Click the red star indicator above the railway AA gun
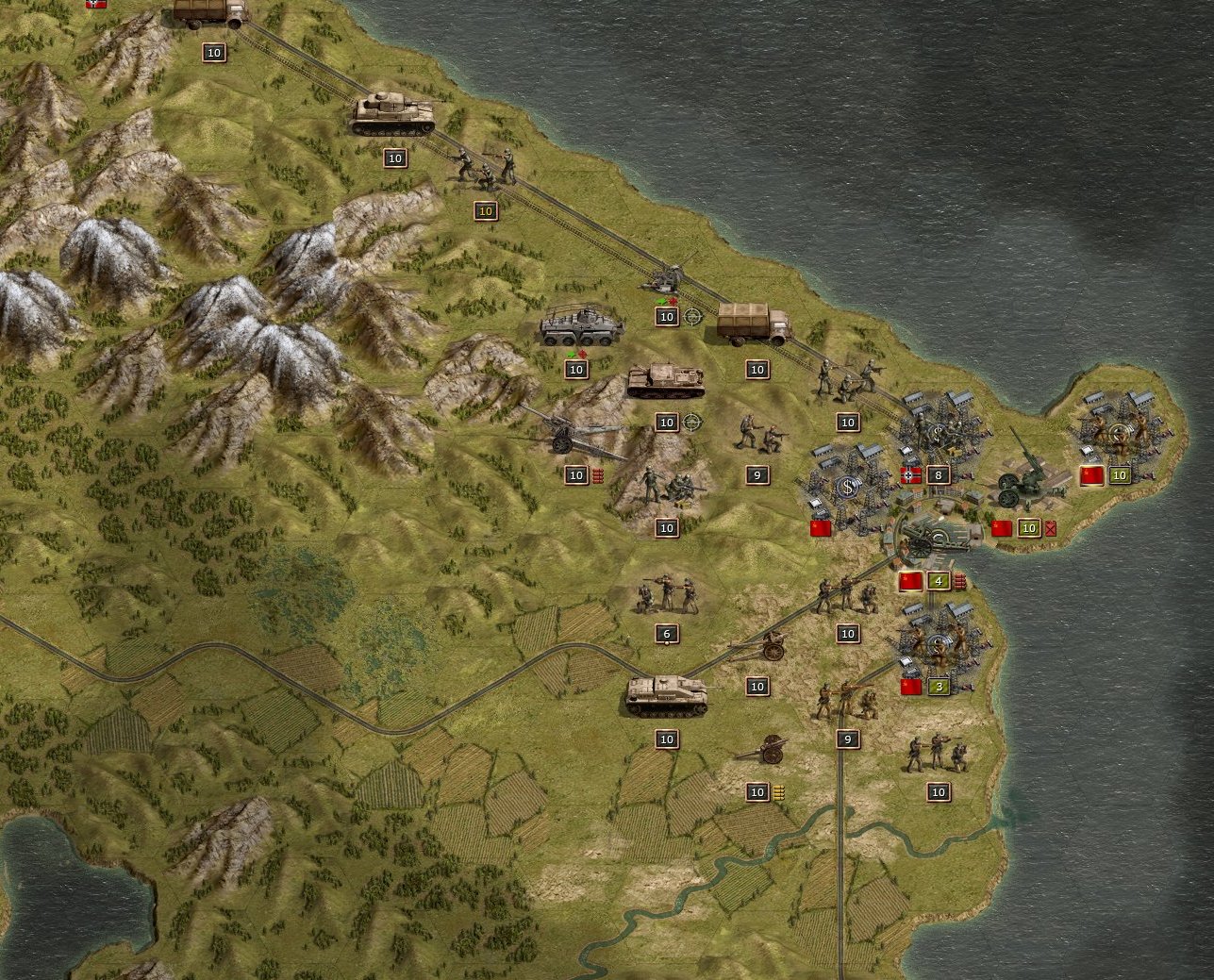The image size is (1214, 980). 673,302
